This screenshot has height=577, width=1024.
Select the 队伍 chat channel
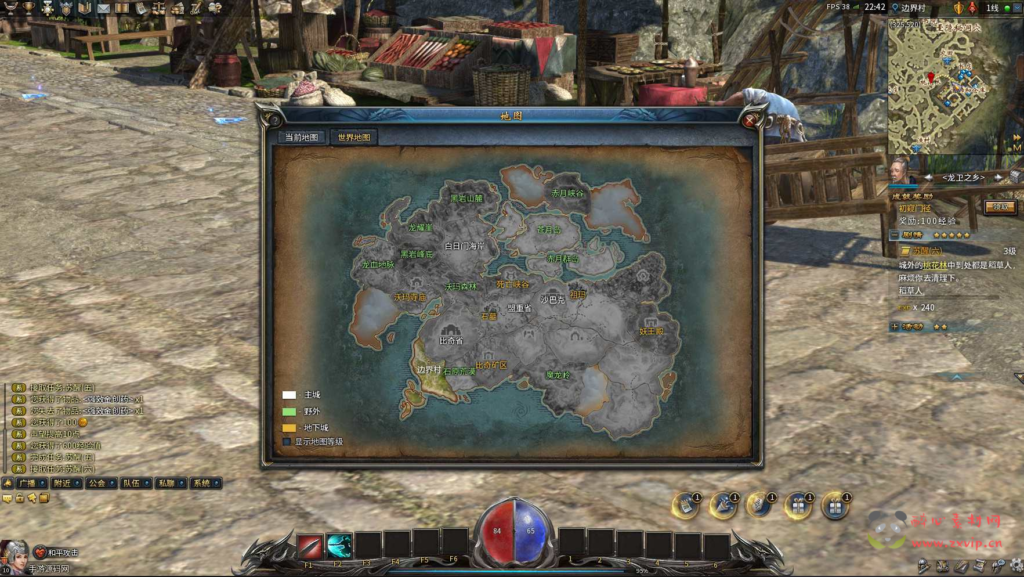coord(132,483)
